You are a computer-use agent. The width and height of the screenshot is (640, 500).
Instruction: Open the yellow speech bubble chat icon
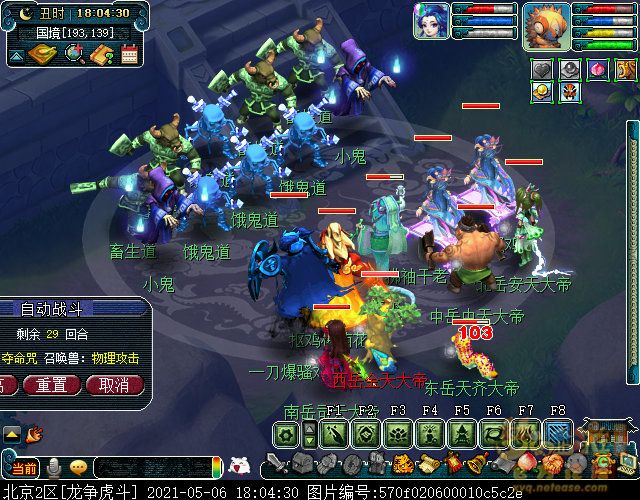pos(78,467)
